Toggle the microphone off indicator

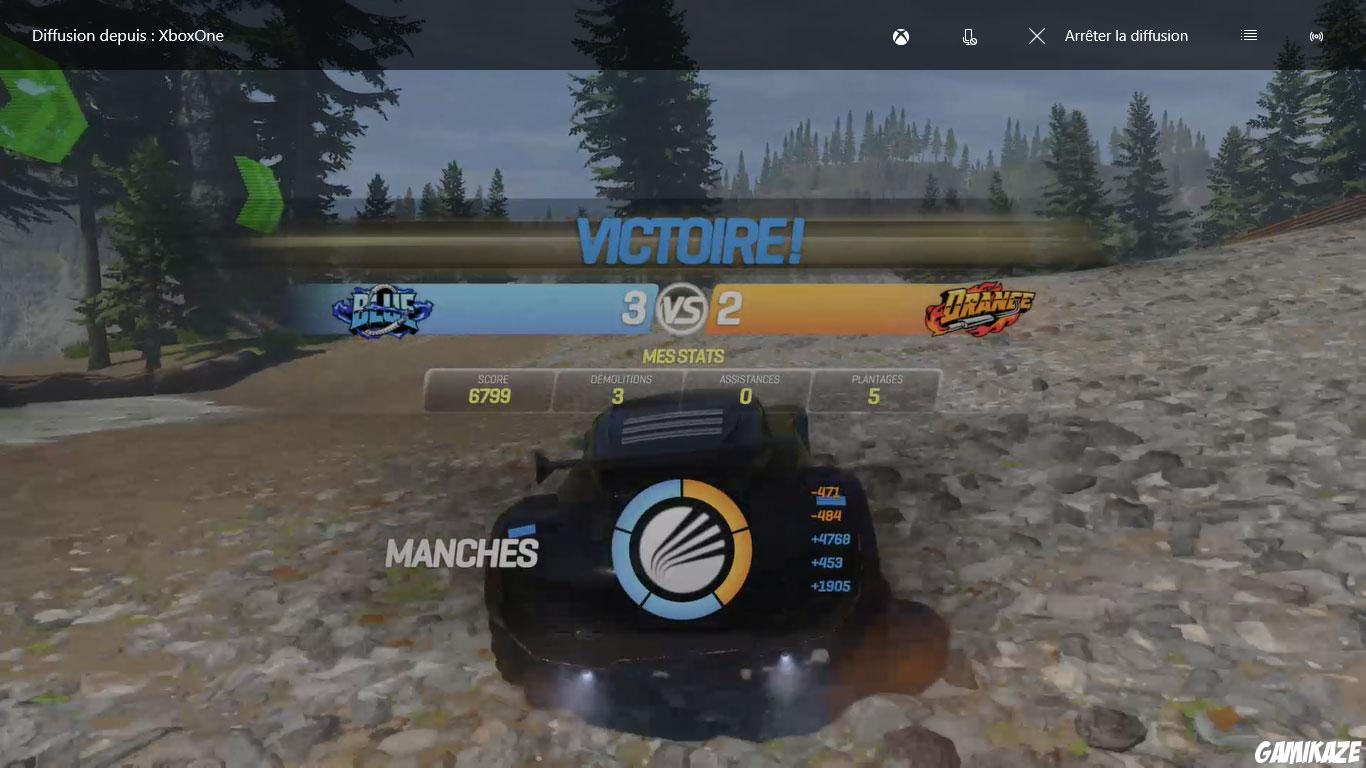point(969,36)
